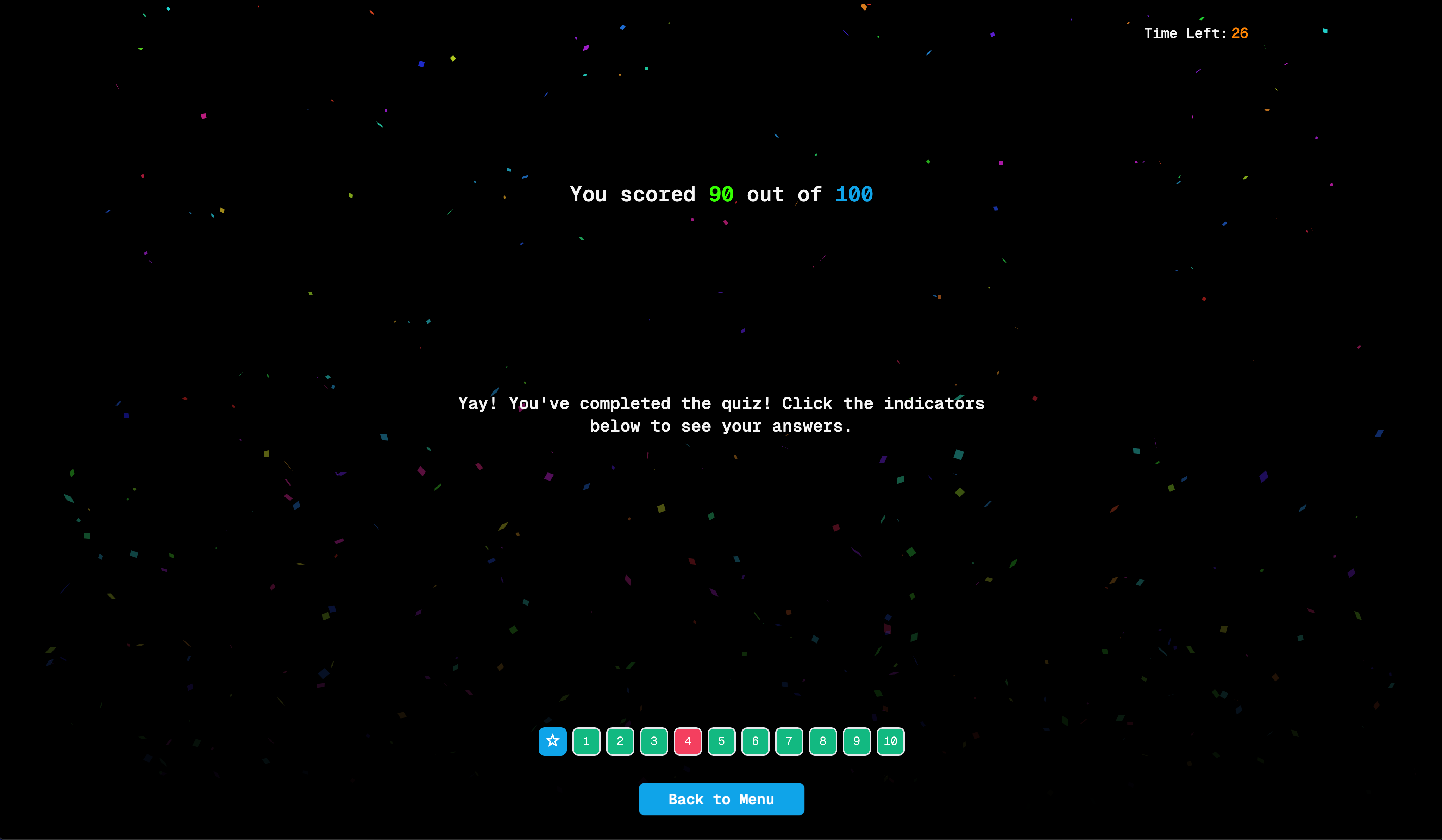Select the question 9 indicator
The width and height of the screenshot is (1442, 840).
pyautogui.click(x=856, y=741)
